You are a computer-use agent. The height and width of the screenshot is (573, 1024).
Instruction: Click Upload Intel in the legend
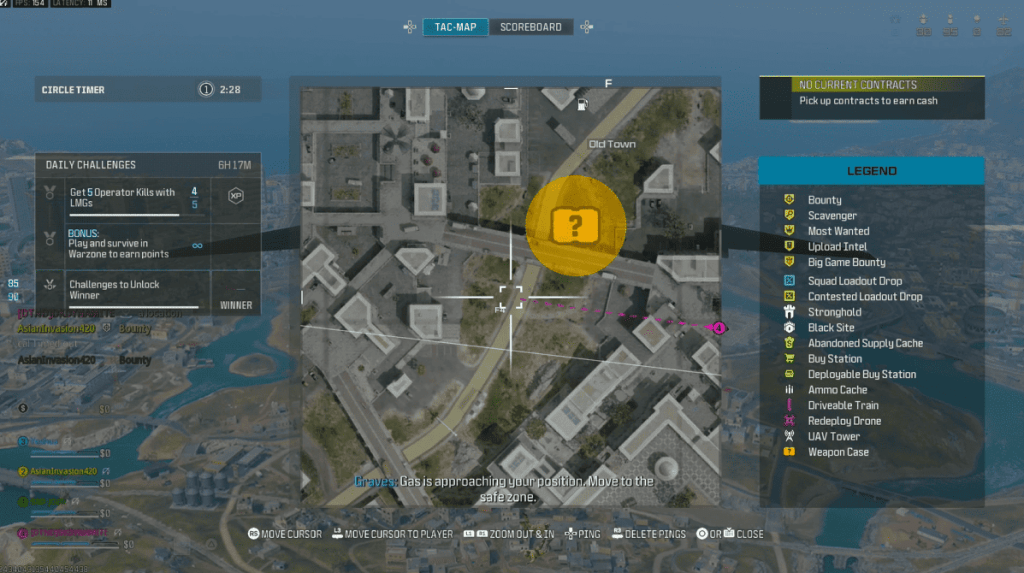coord(837,246)
